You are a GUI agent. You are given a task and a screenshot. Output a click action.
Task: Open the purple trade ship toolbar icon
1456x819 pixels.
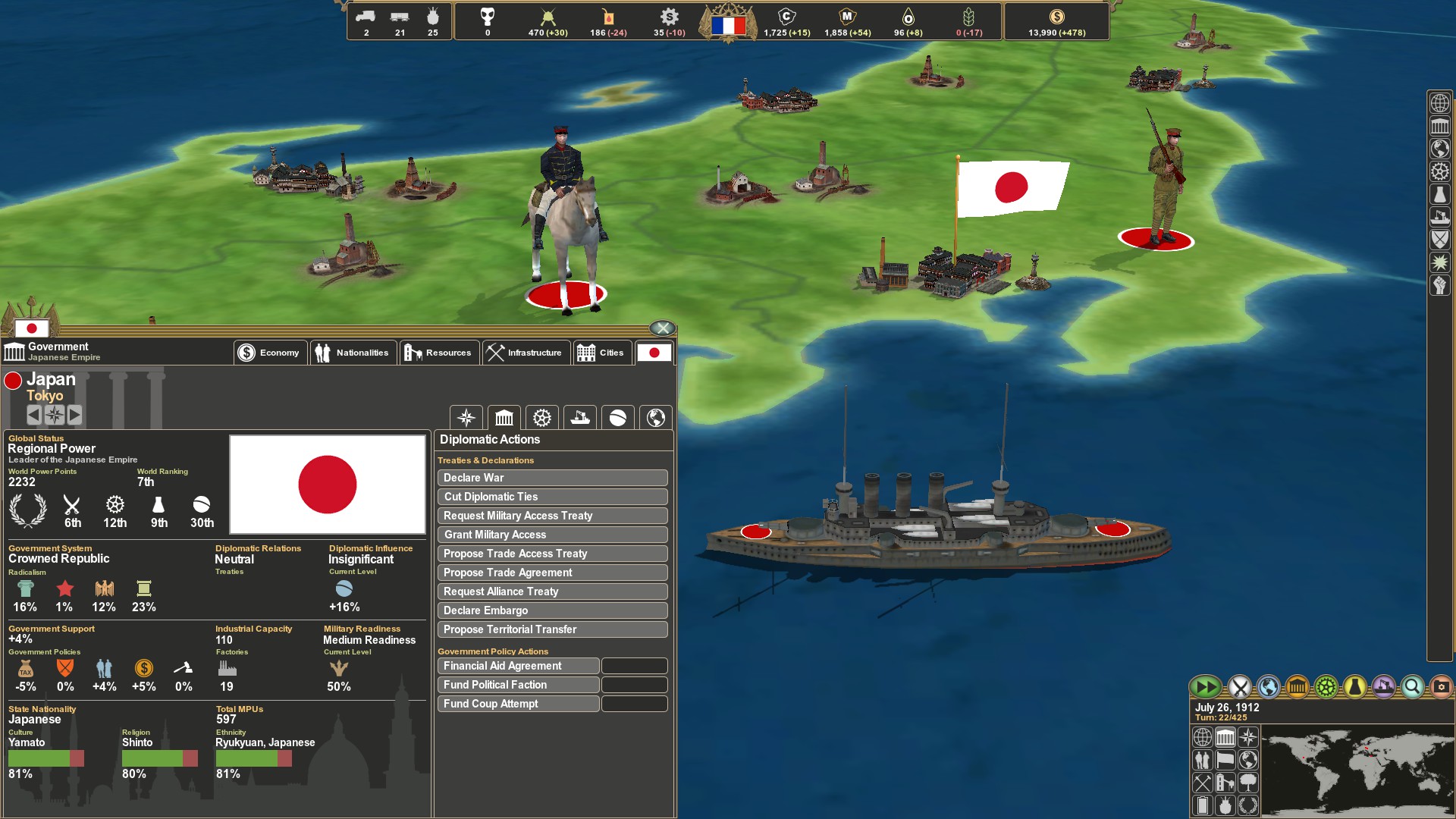point(1382,687)
